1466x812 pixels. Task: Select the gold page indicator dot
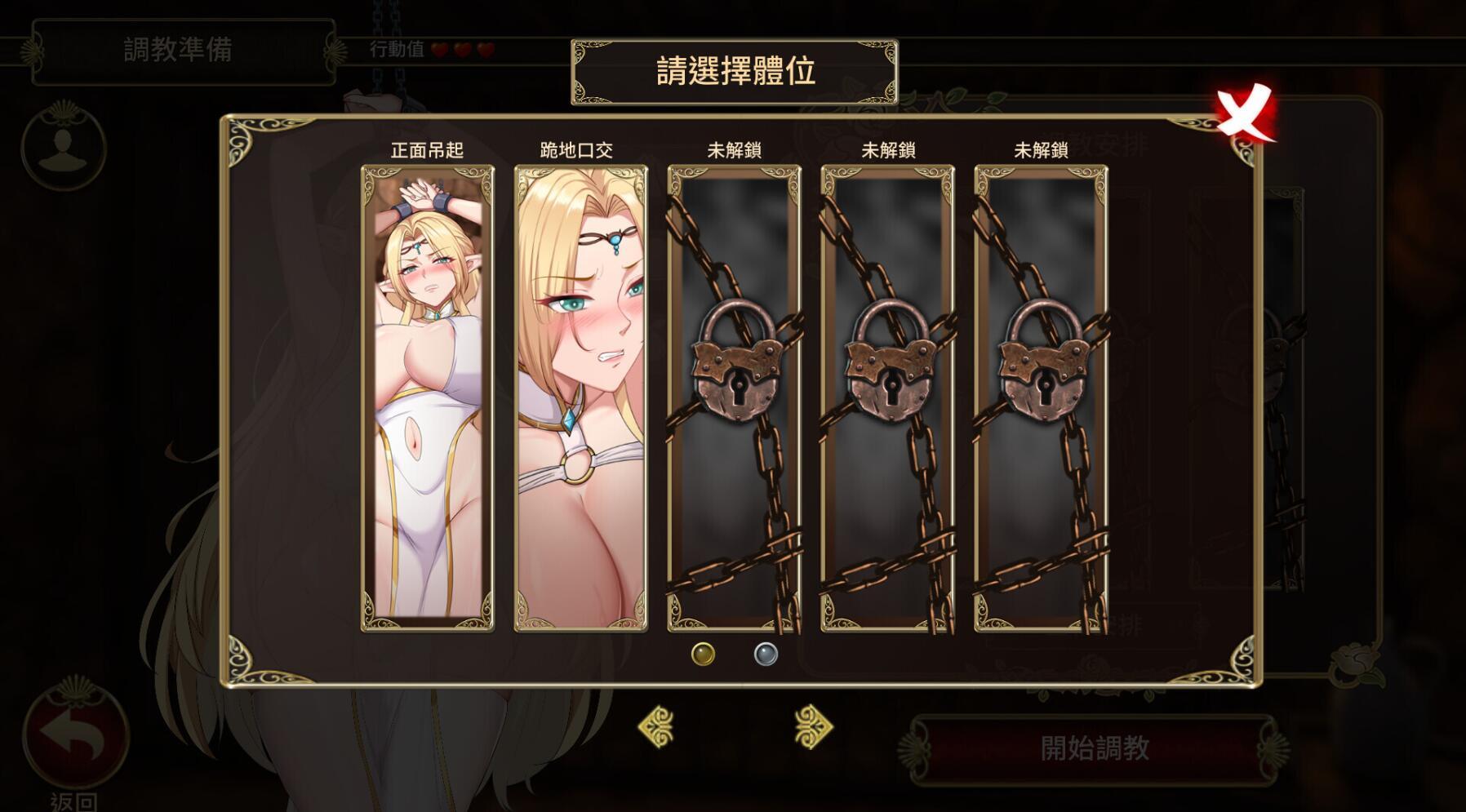point(703,653)
